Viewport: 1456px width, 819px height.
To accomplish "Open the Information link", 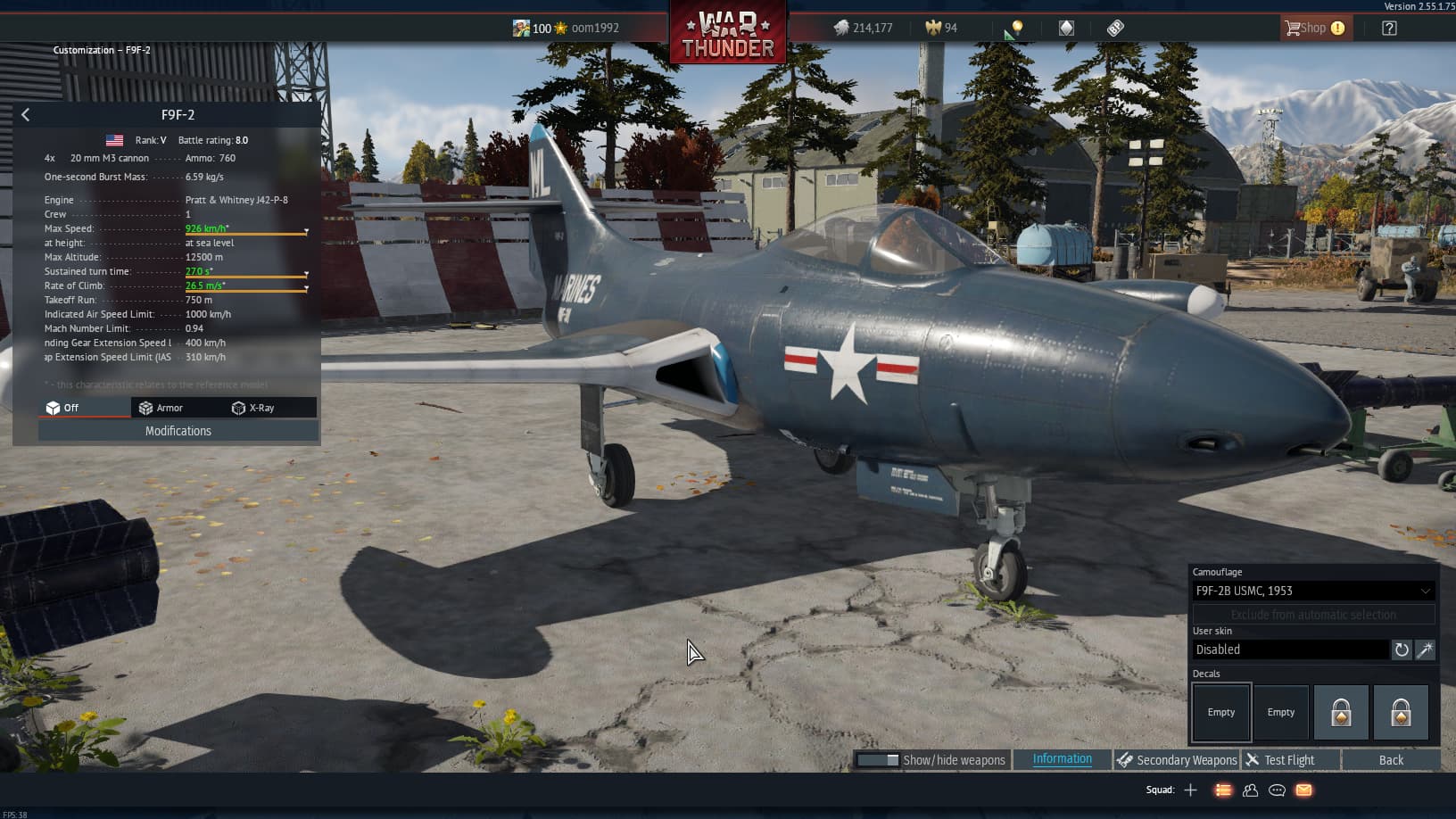I will (x=1062, y=759).
